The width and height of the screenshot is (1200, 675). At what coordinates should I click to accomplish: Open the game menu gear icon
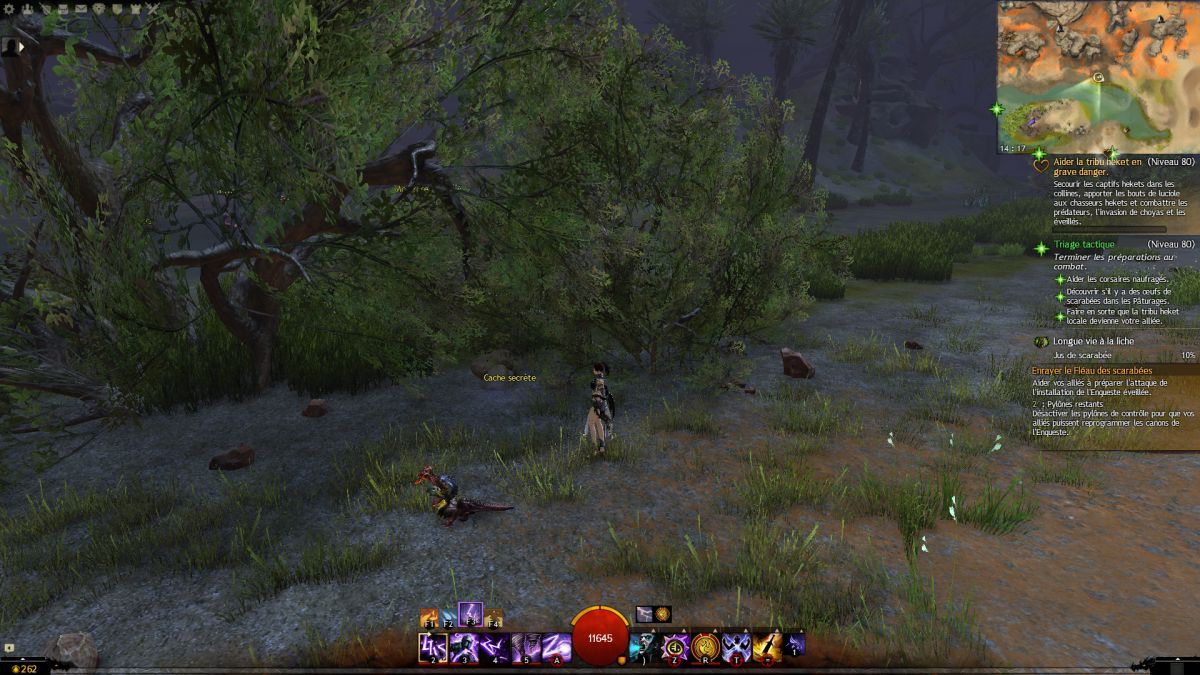[9, 9]
